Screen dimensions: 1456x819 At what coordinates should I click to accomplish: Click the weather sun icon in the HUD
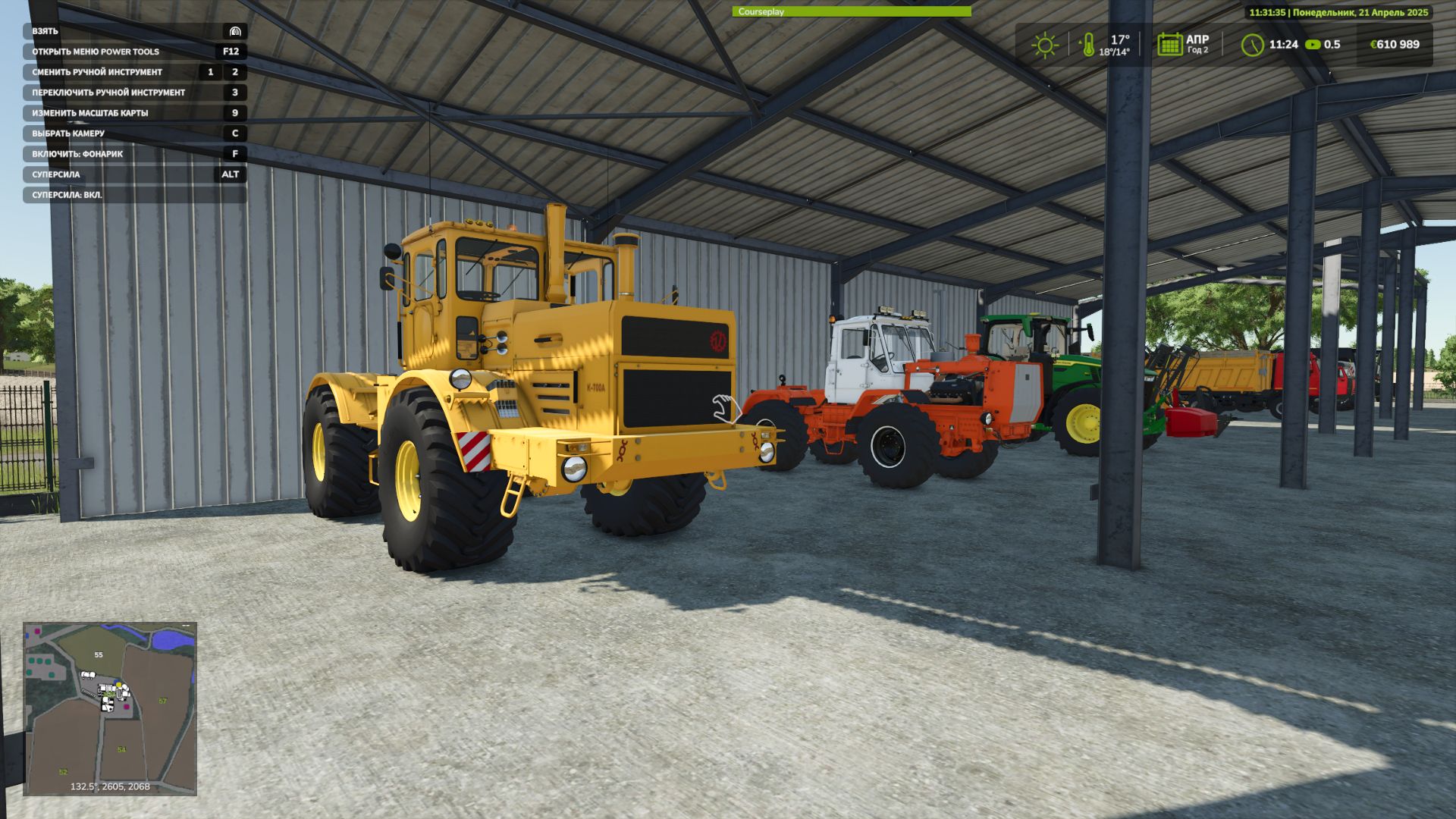pos(1046,45)
